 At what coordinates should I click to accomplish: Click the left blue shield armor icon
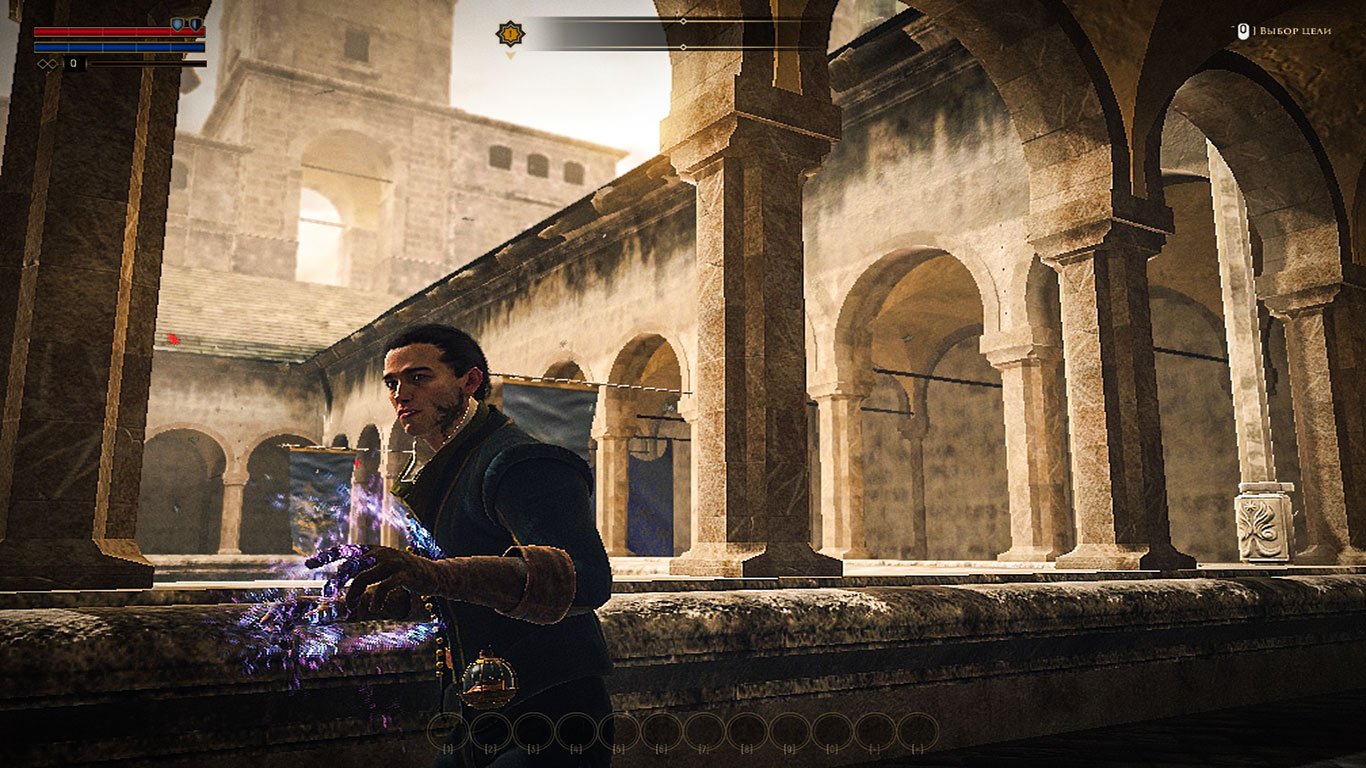tap(177, 24)
